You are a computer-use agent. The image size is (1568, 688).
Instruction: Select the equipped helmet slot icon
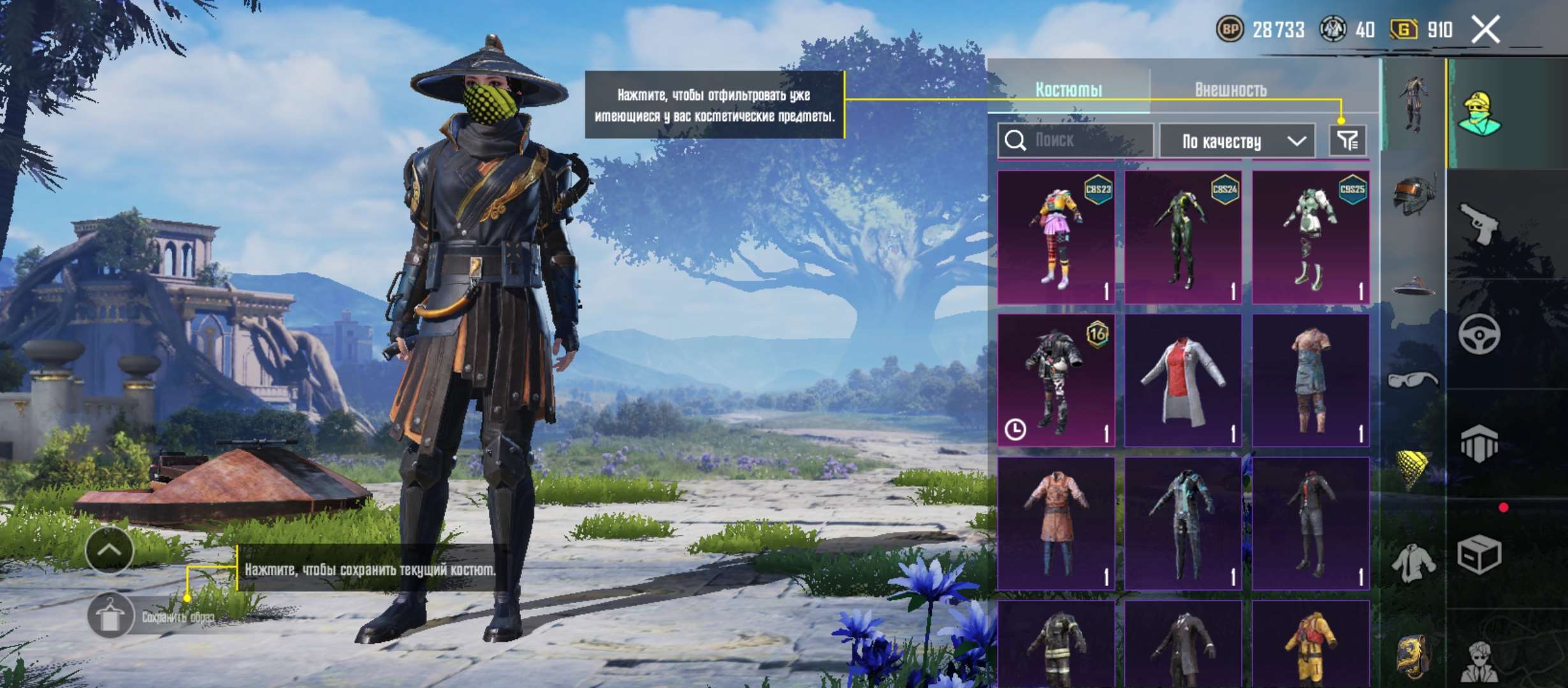[1413, 196]
